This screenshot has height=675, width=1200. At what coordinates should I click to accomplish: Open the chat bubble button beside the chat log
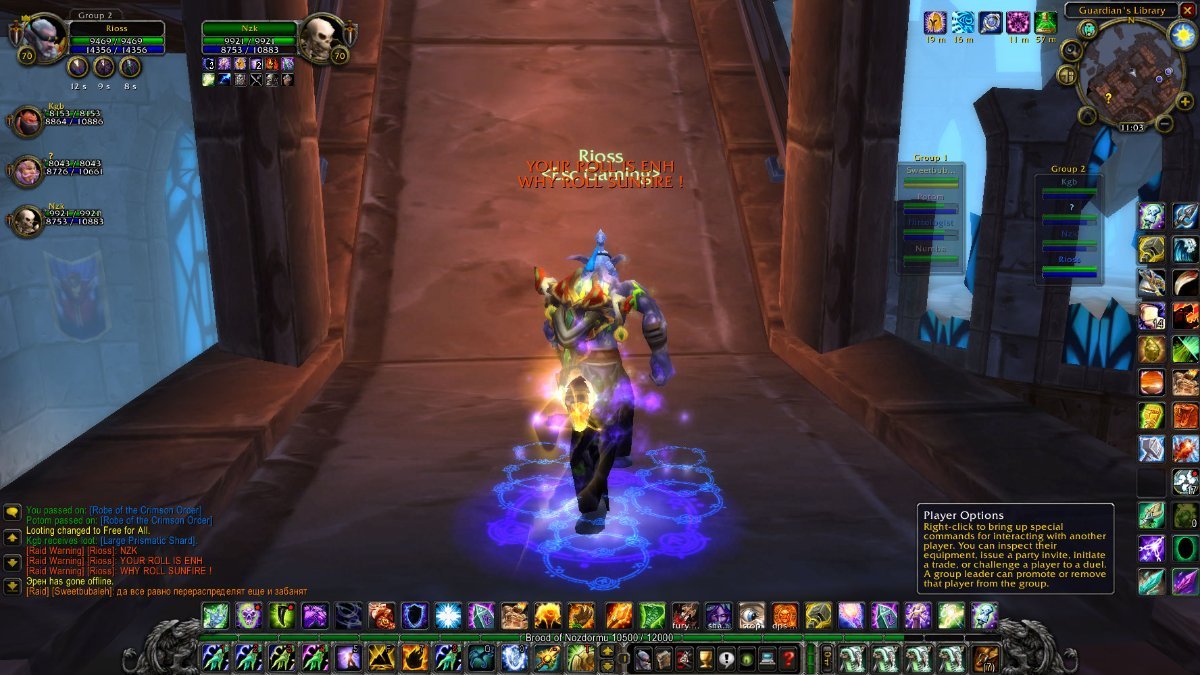(12, 512)
